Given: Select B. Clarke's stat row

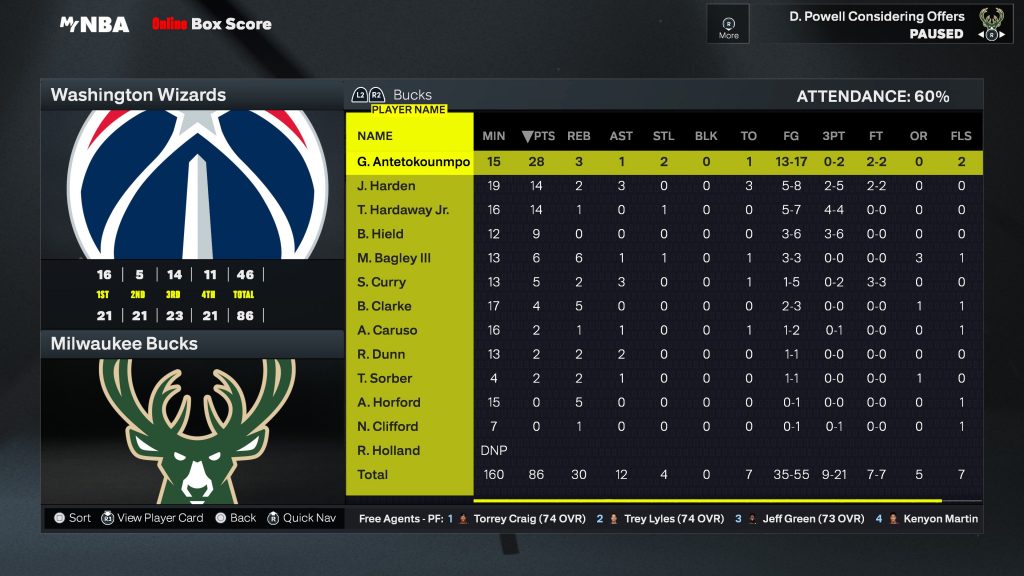Looking at the screenshot, I should pos(384,306).
